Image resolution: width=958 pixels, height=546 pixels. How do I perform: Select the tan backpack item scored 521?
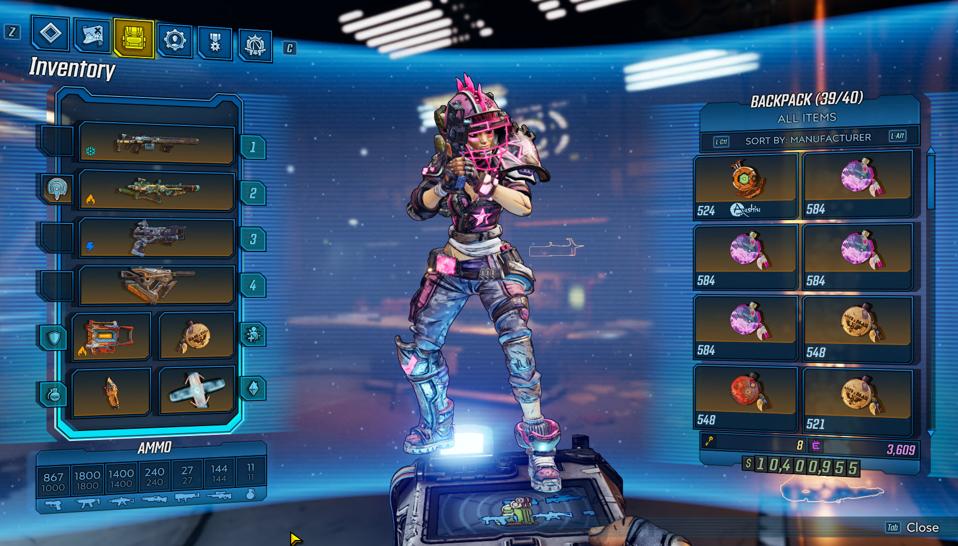(858, 396)
